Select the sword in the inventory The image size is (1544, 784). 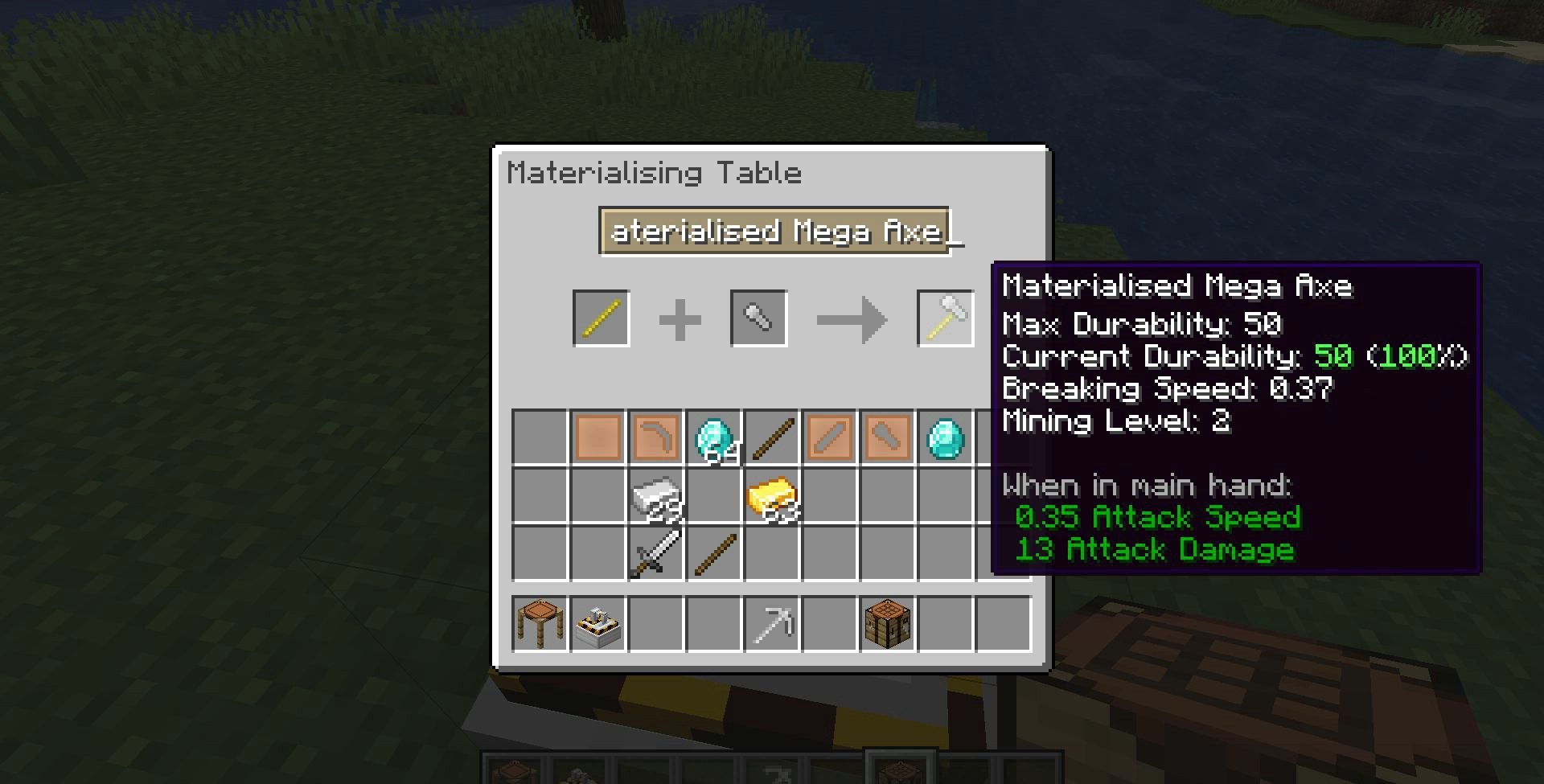(x=656, y=554)
